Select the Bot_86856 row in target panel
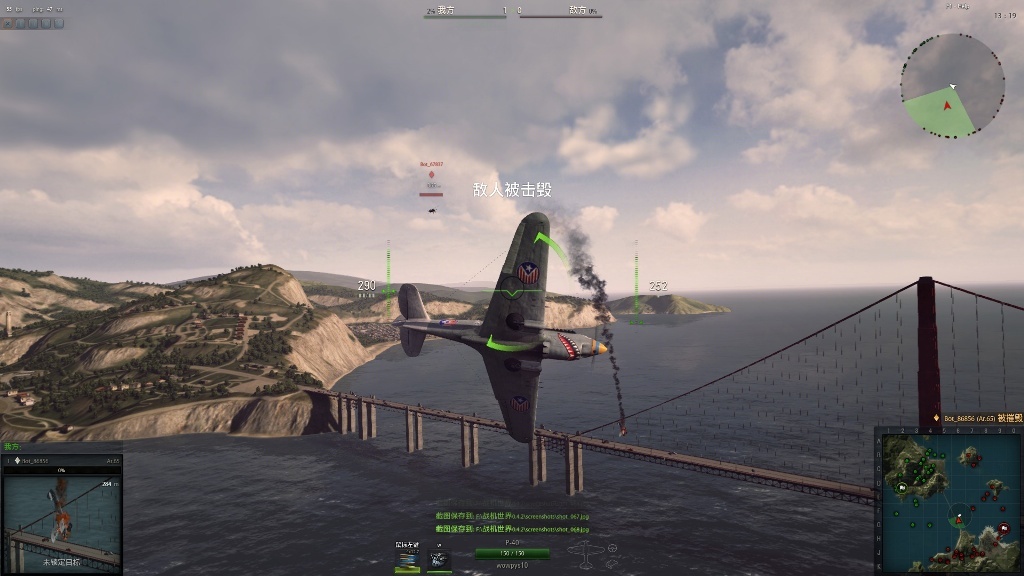The height and width of the screenshot is (576, 1024). [61, 460]
